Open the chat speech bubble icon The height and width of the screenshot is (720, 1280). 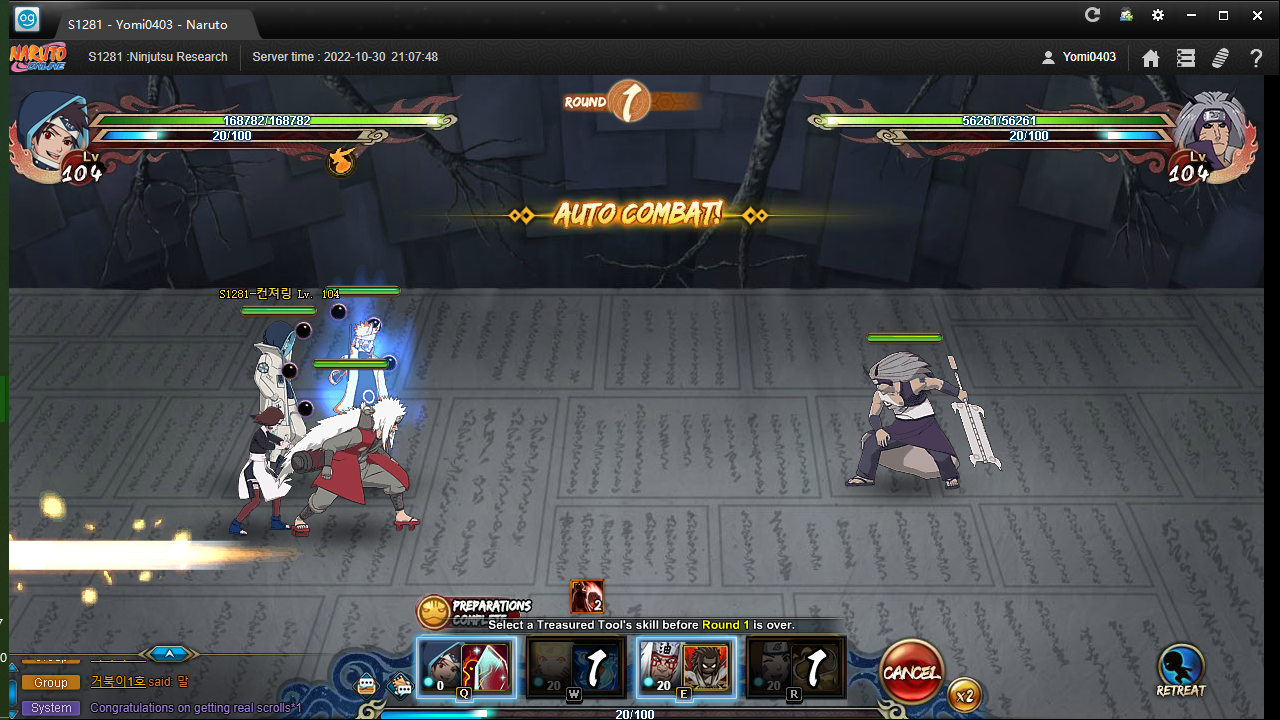[368, 685]
